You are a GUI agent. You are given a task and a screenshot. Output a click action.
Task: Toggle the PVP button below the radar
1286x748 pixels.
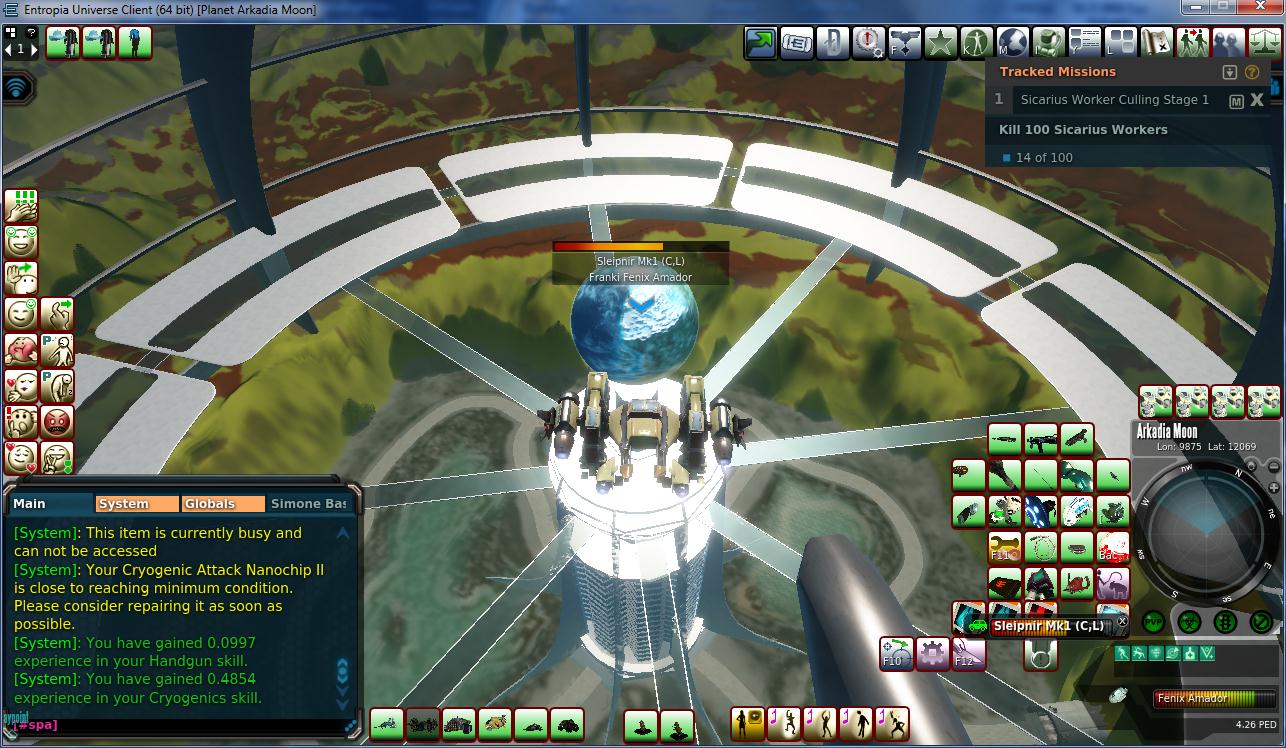[x=1153, y=621]
